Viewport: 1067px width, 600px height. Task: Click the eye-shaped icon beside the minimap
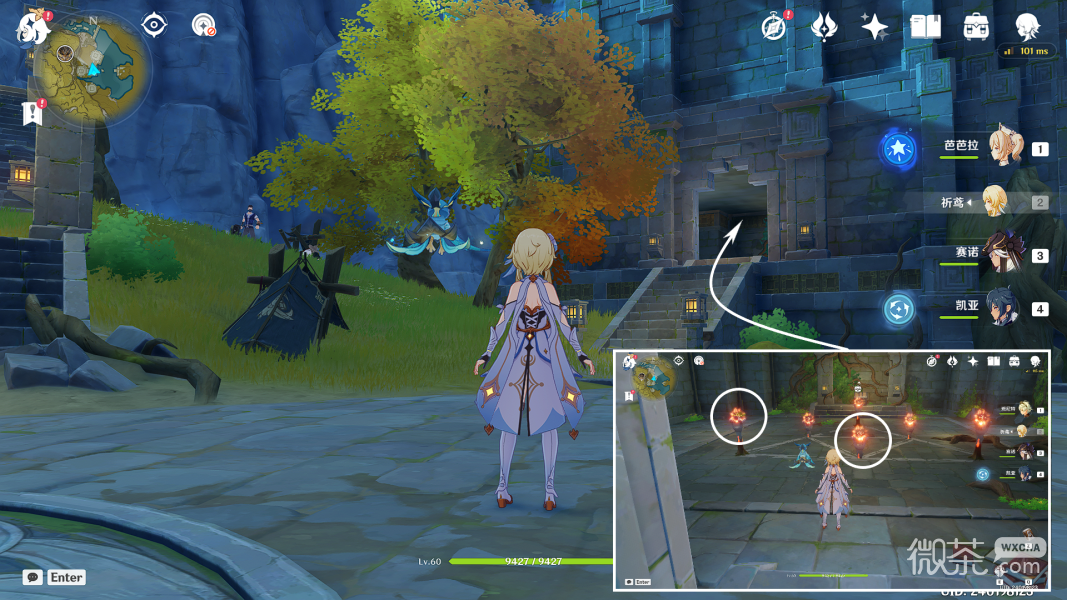click(153, 25)
